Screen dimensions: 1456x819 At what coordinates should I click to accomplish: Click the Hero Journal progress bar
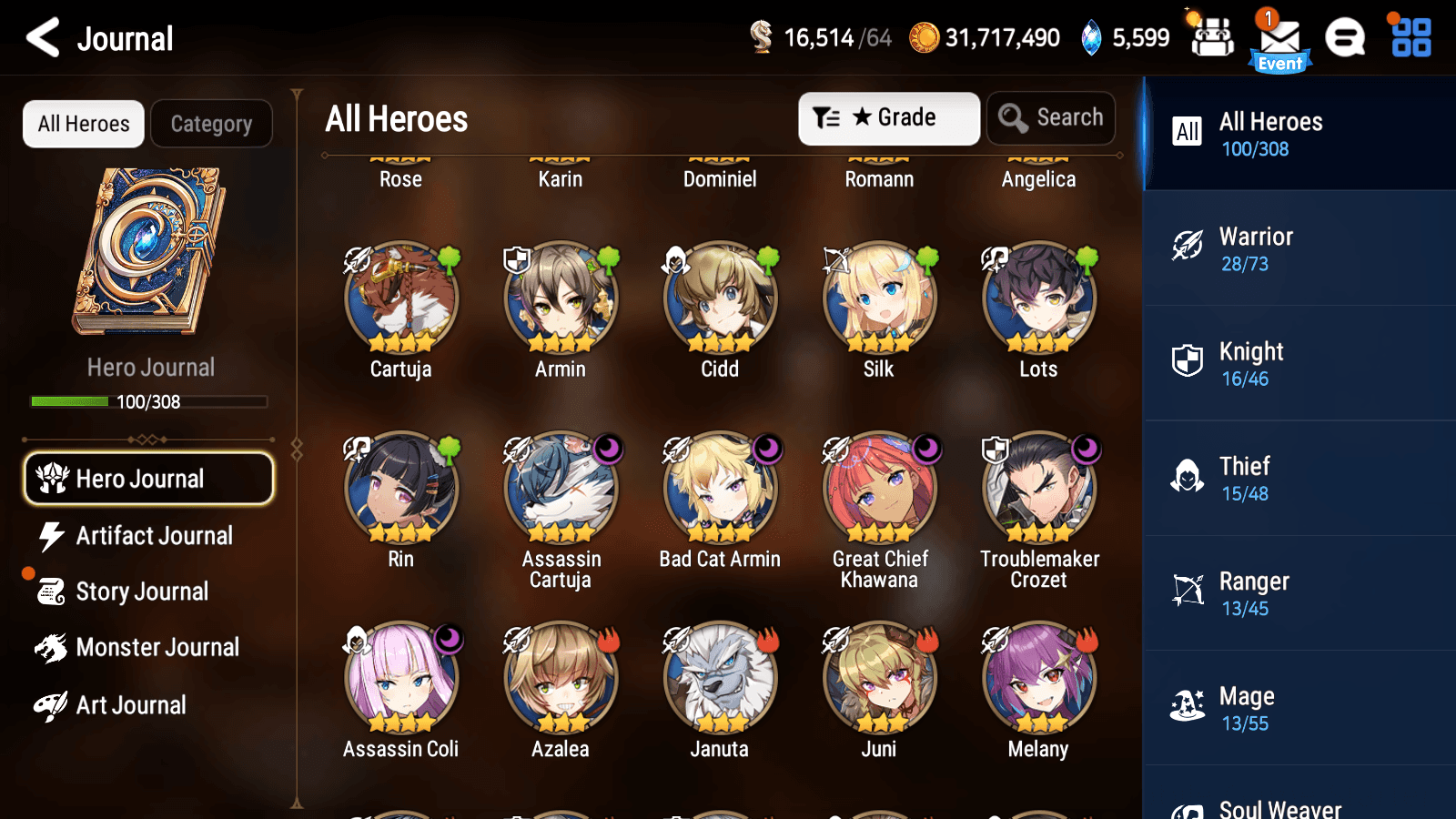coord(148,401)
